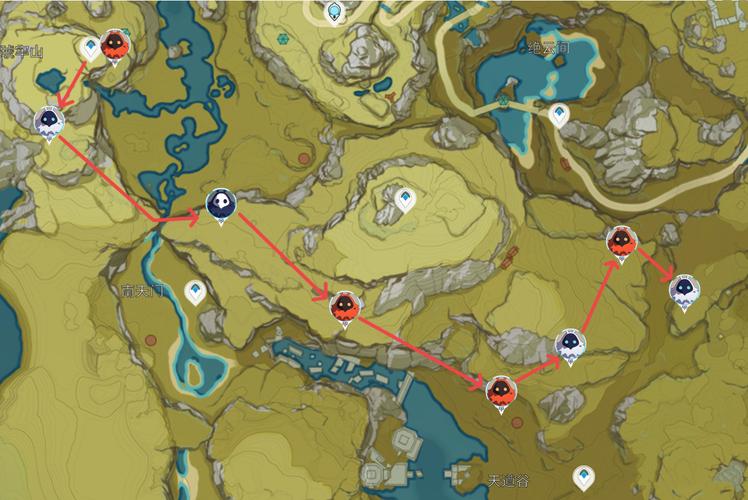748x500 pixels.
Task: Select the teleport waypoint near 南天门
Action: 195,291
